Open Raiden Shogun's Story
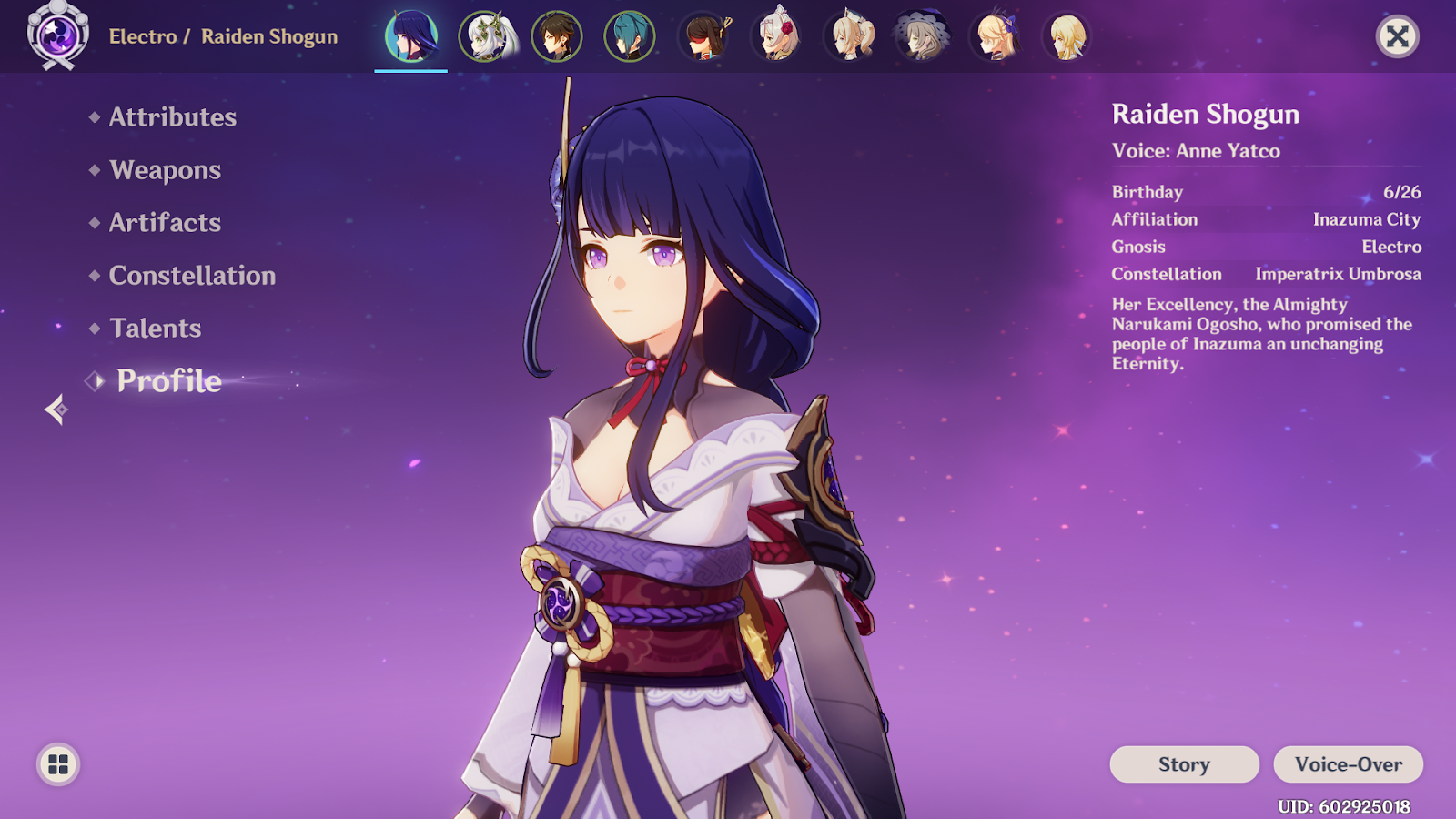Viewport: 1456px width, 819px height. (1184, 764)
